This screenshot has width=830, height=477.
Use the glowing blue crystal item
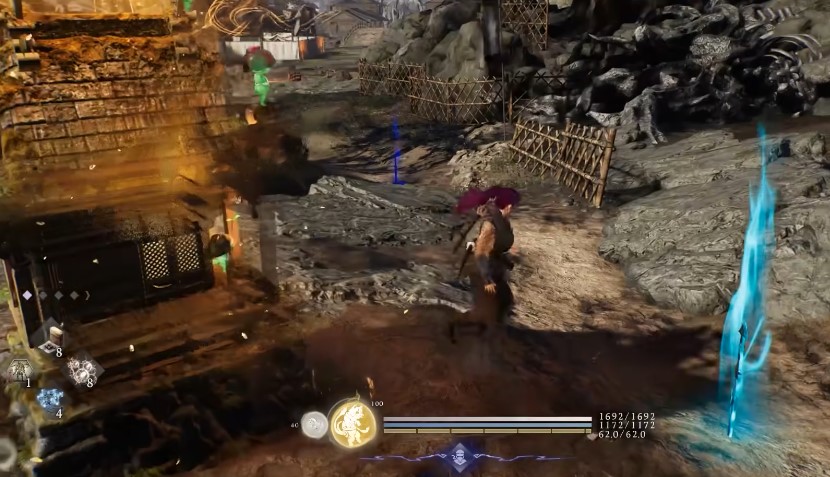coord(49,399)
